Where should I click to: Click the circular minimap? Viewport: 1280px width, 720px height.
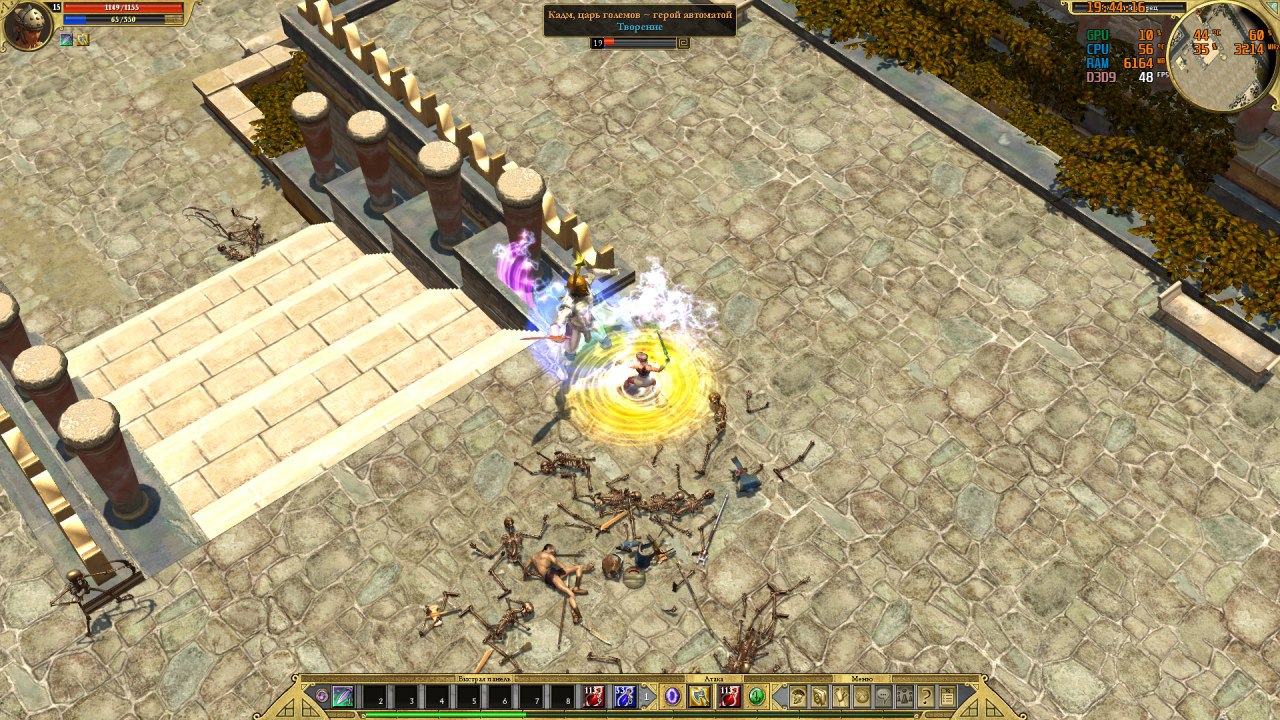(x=1222, y=56)
